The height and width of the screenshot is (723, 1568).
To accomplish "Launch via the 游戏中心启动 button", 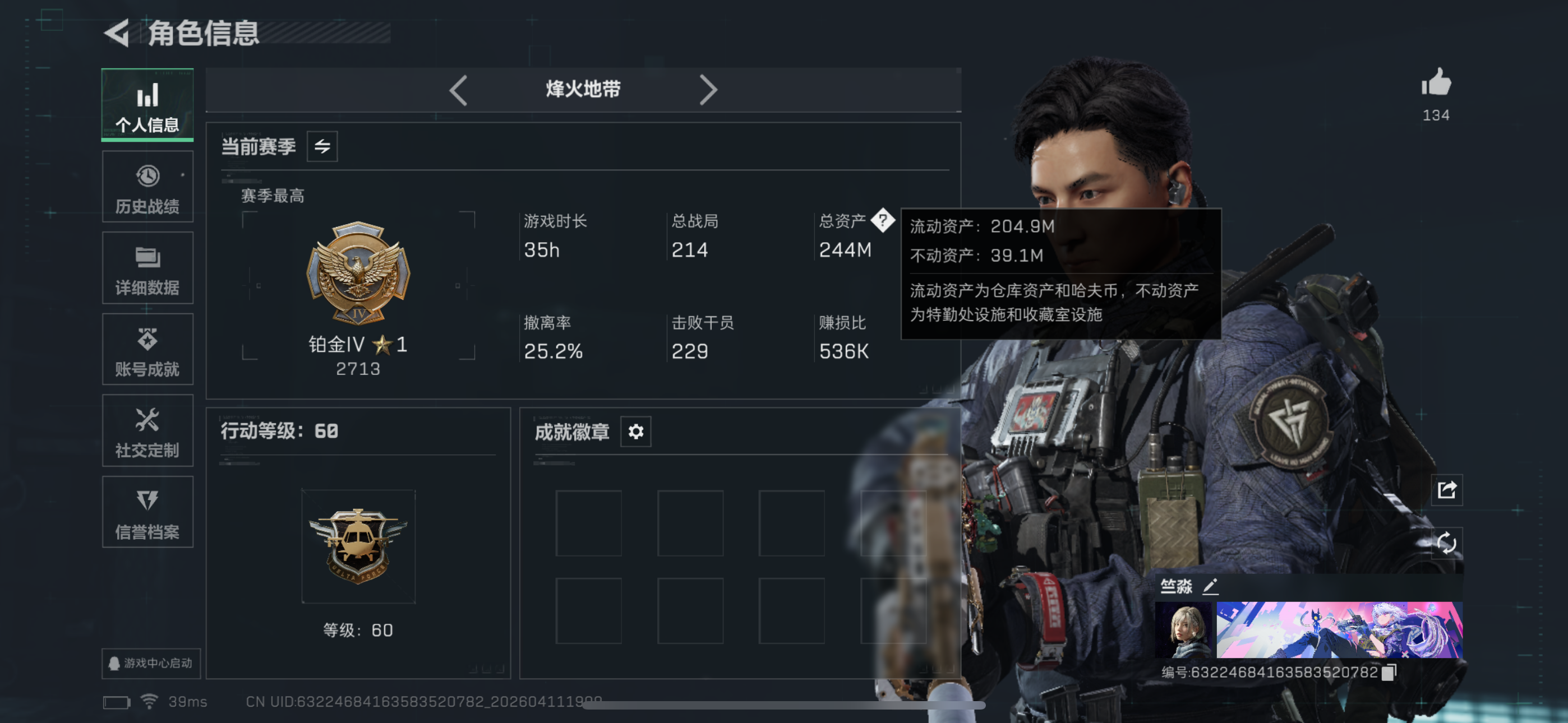I will [150, 662].
